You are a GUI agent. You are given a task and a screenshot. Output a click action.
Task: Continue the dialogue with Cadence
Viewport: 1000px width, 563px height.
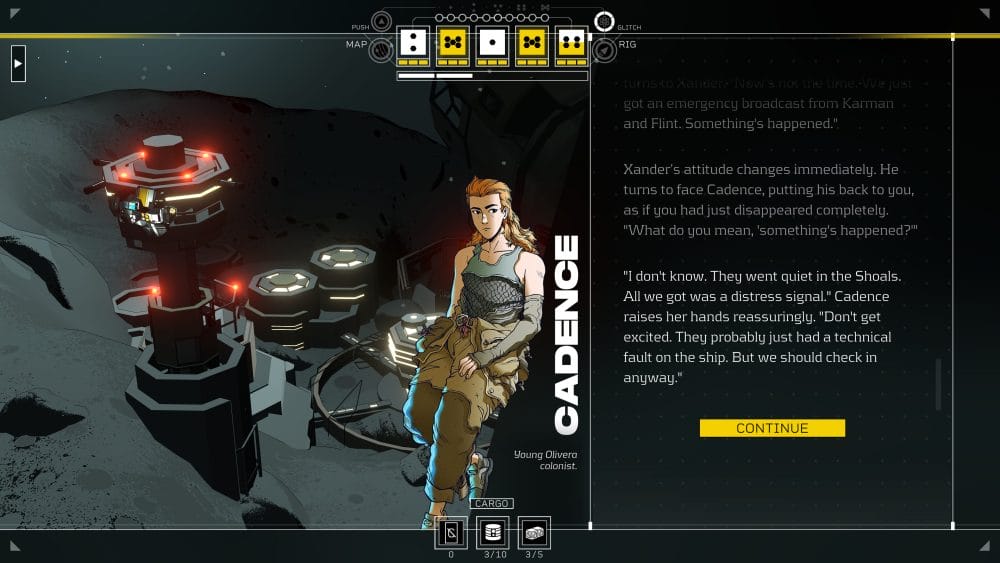[x=772, y=428]
